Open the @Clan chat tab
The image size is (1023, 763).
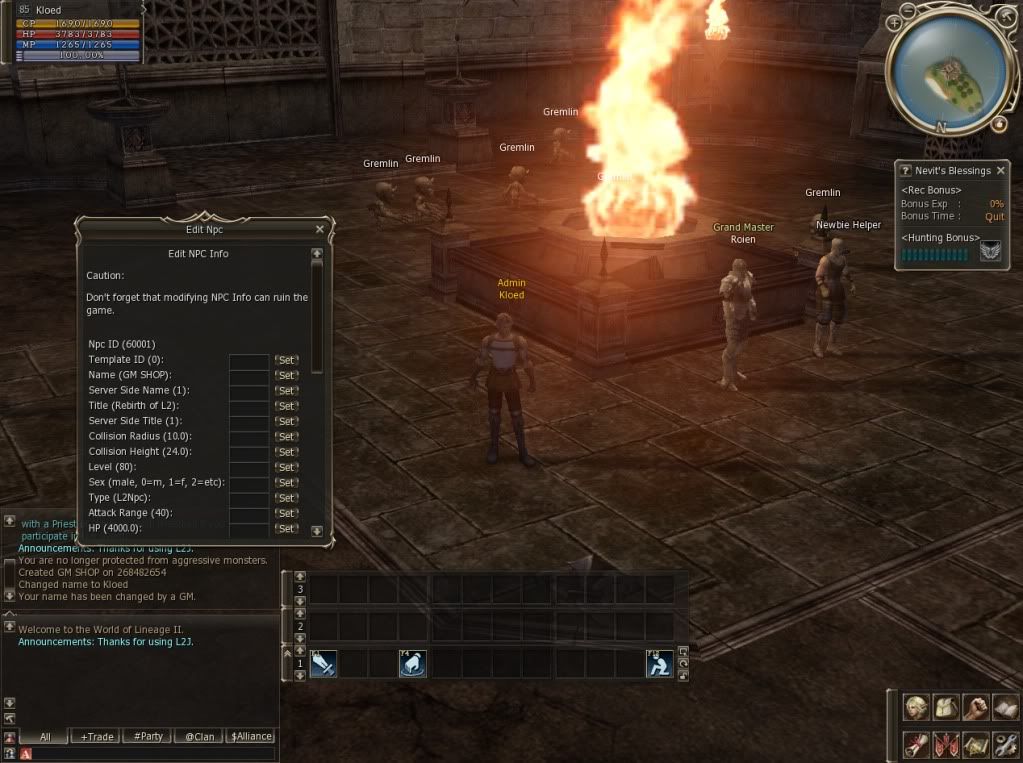point(200,736)
